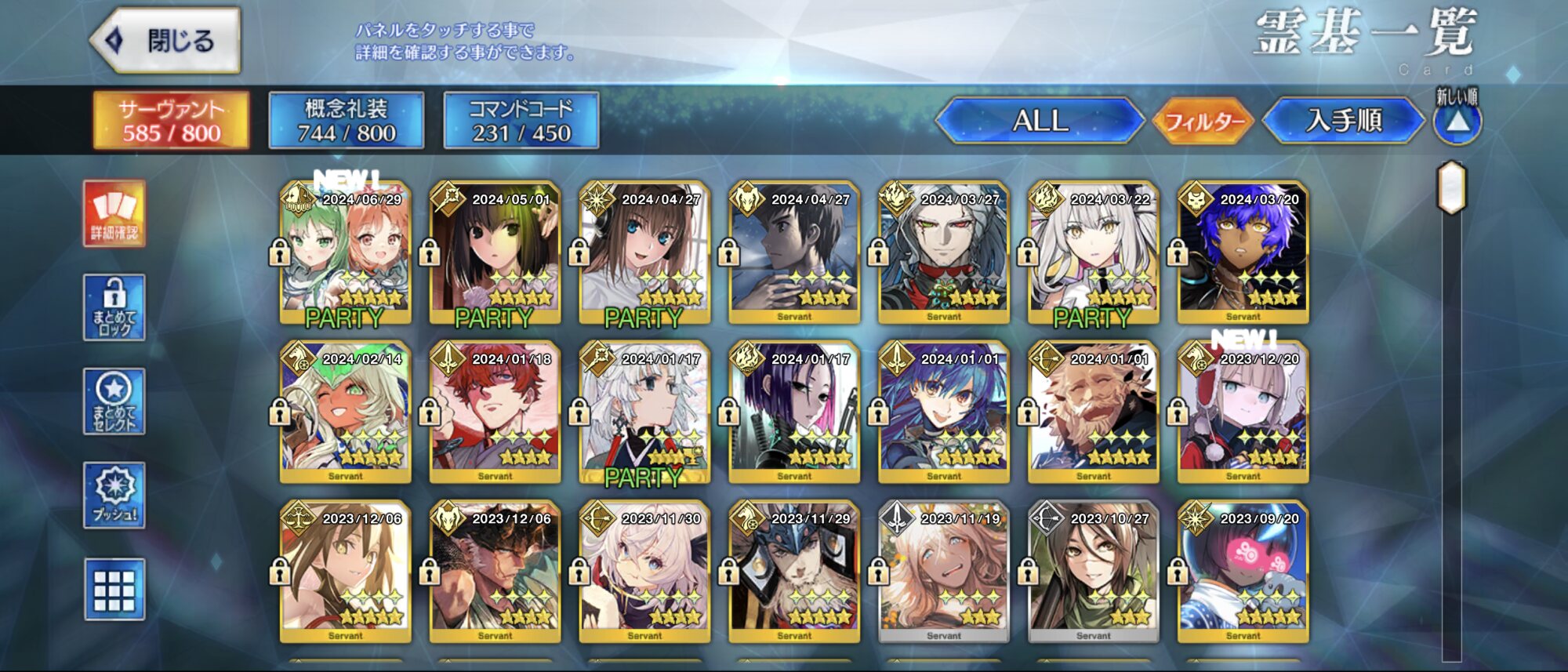Open the コマンドコード tab

pos(521,121)
